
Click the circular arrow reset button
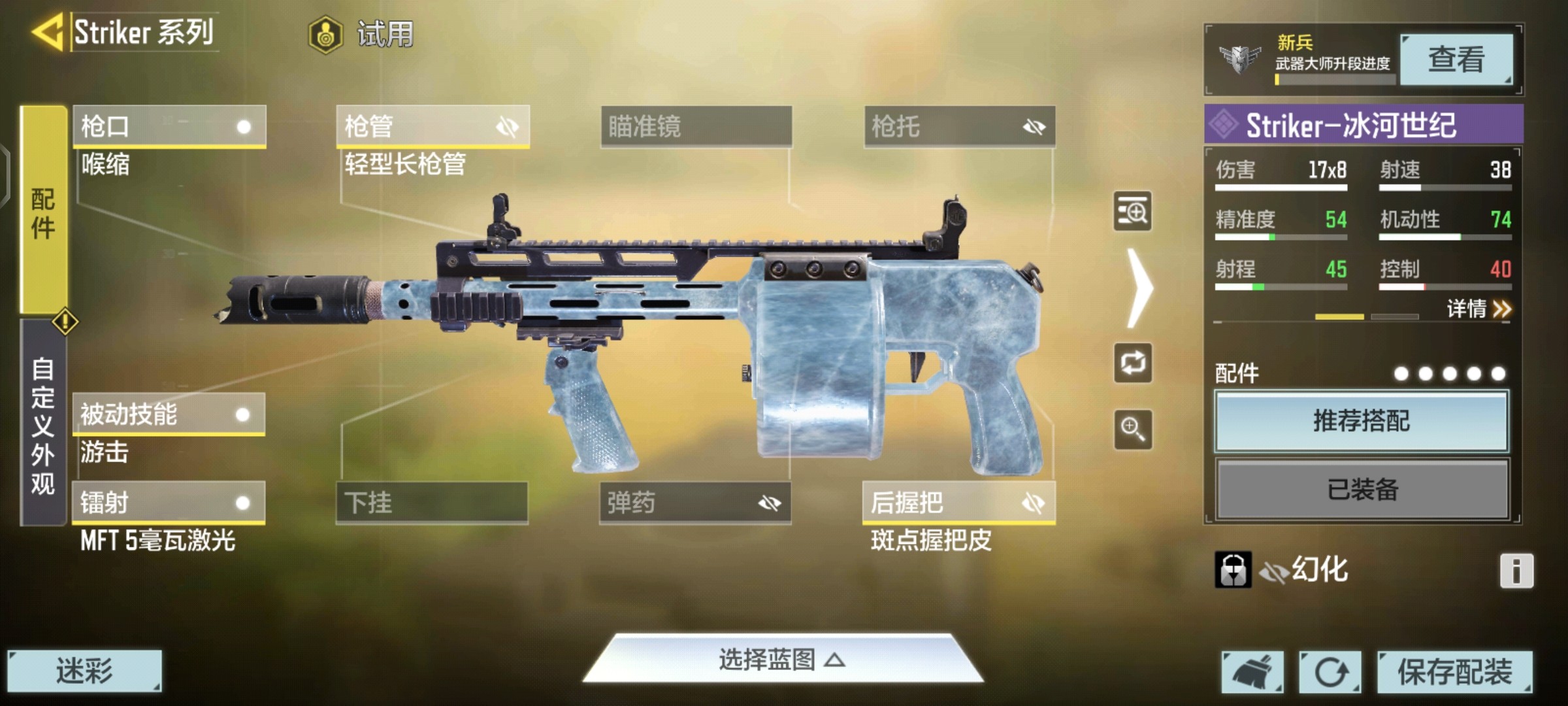pos(1330,671)
